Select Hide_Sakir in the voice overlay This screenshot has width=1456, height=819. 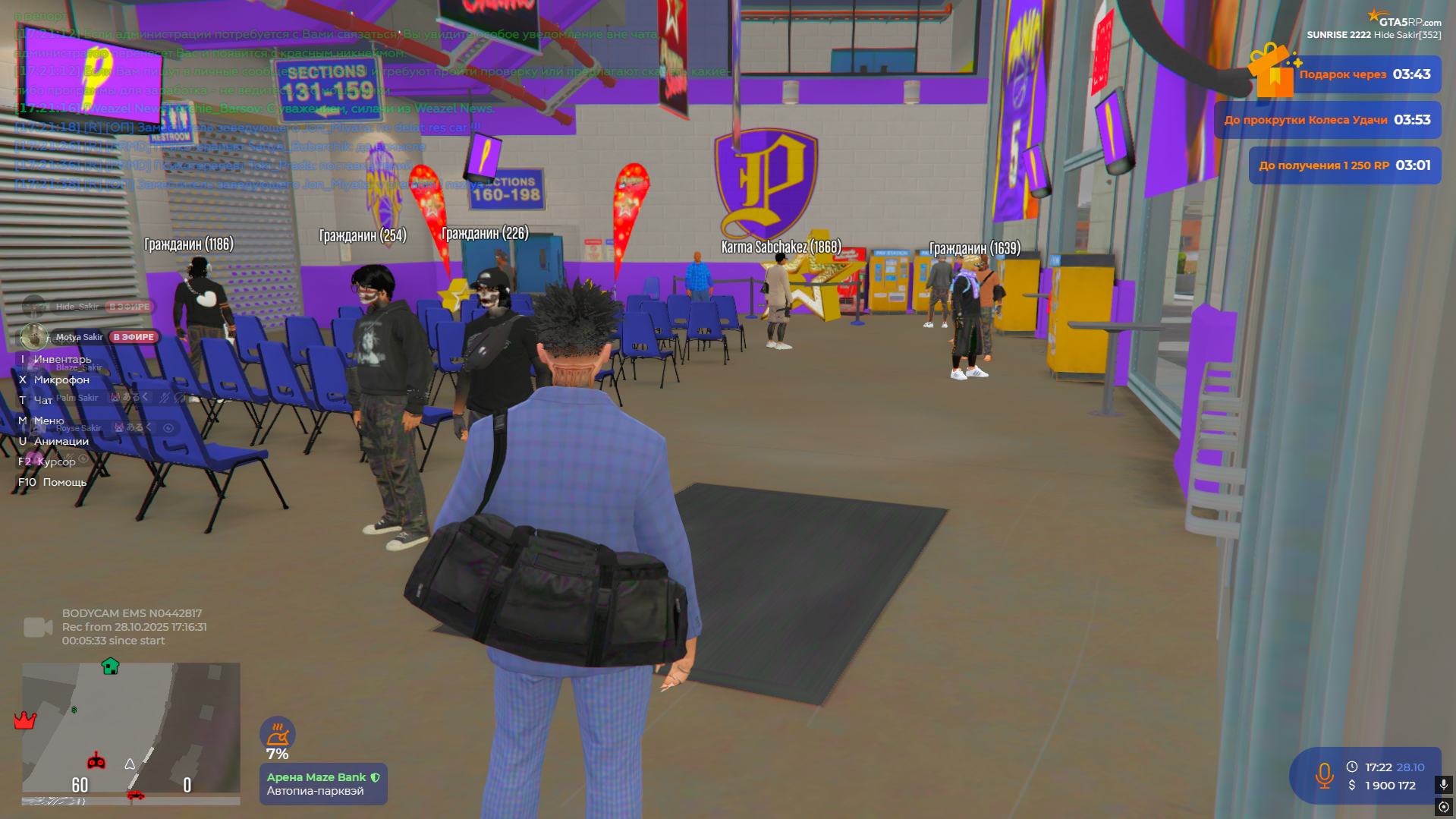77,307
